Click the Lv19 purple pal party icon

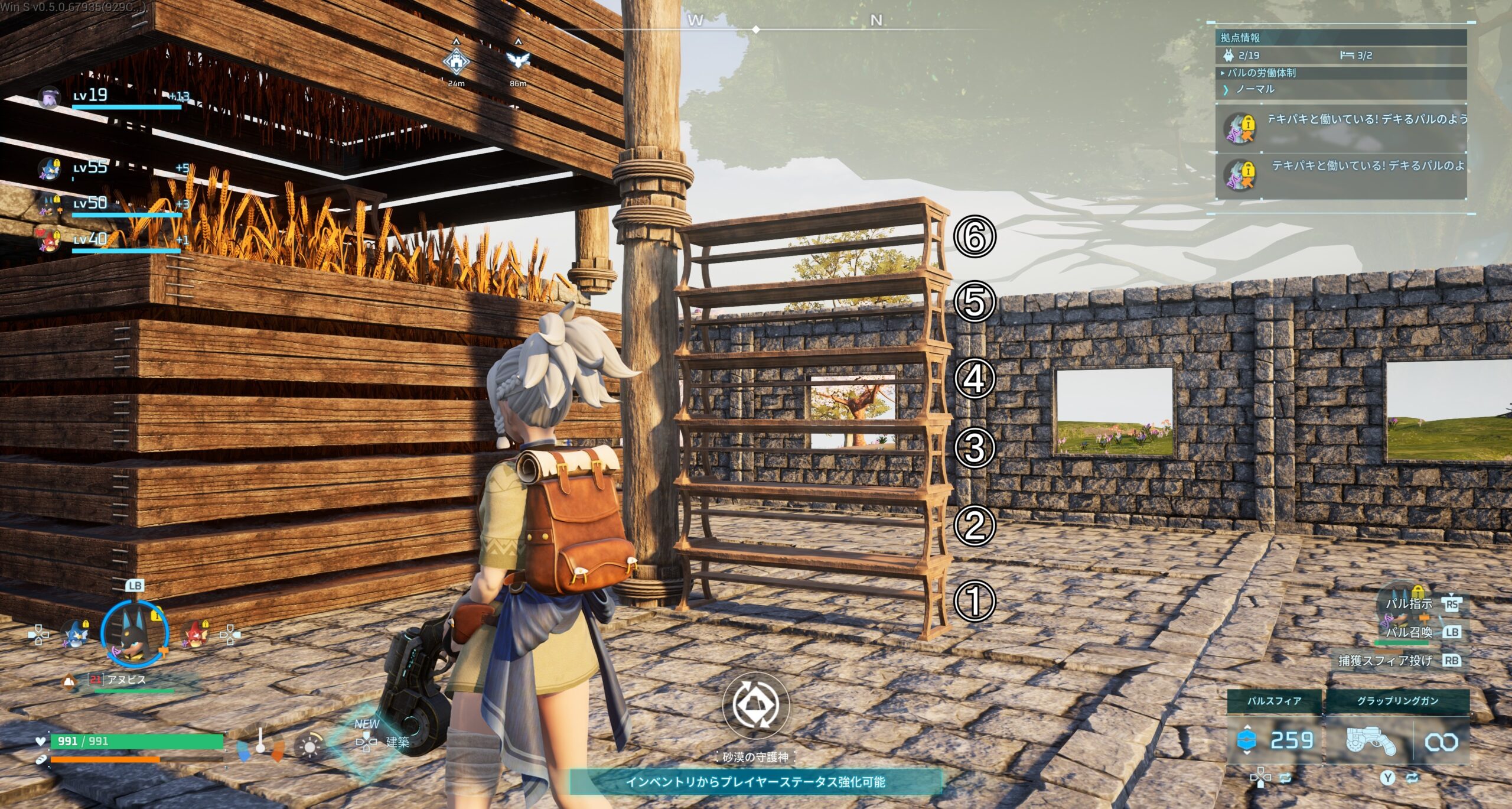tap(50, 98)
